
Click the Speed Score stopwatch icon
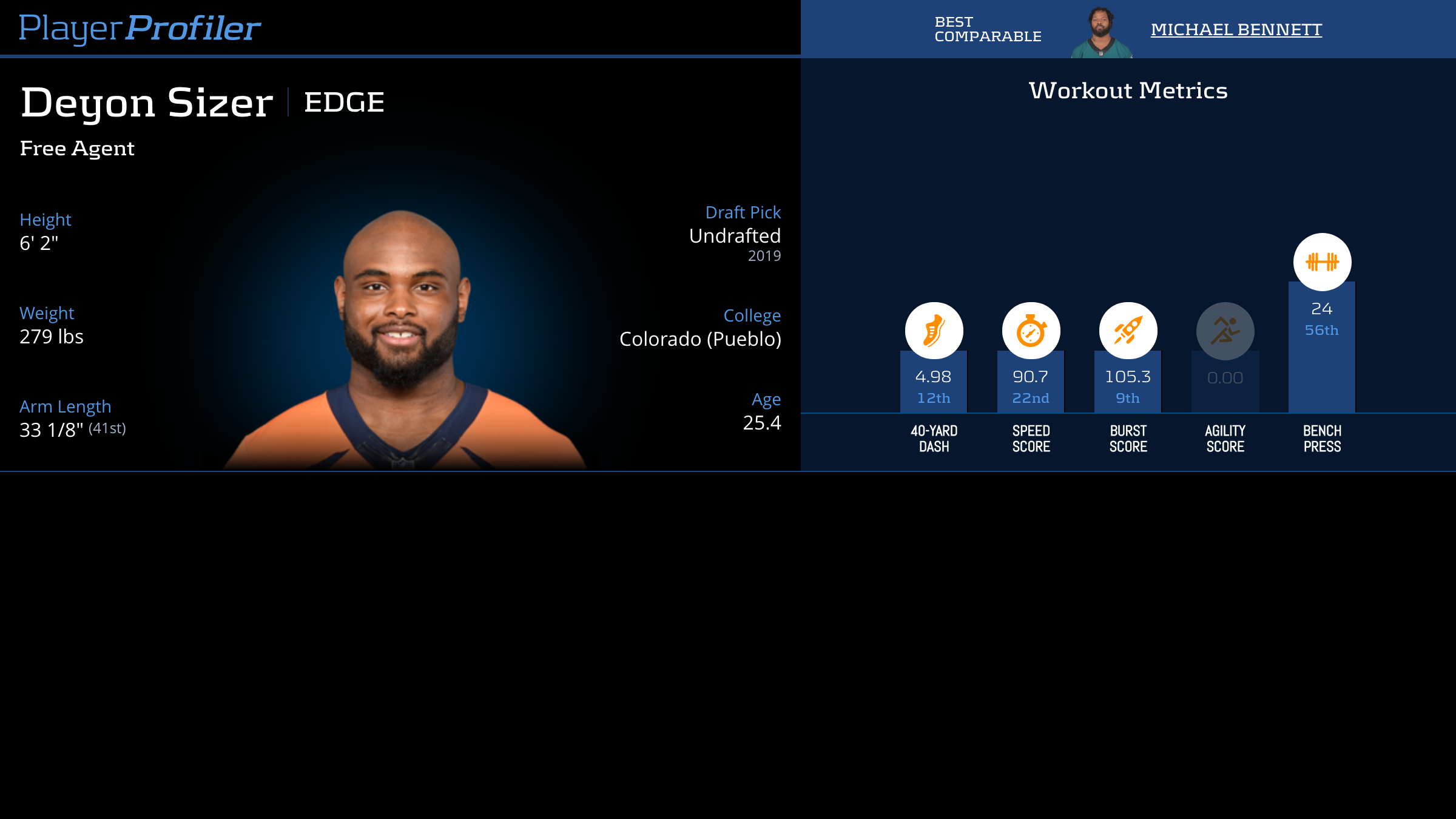point(1031,331)
